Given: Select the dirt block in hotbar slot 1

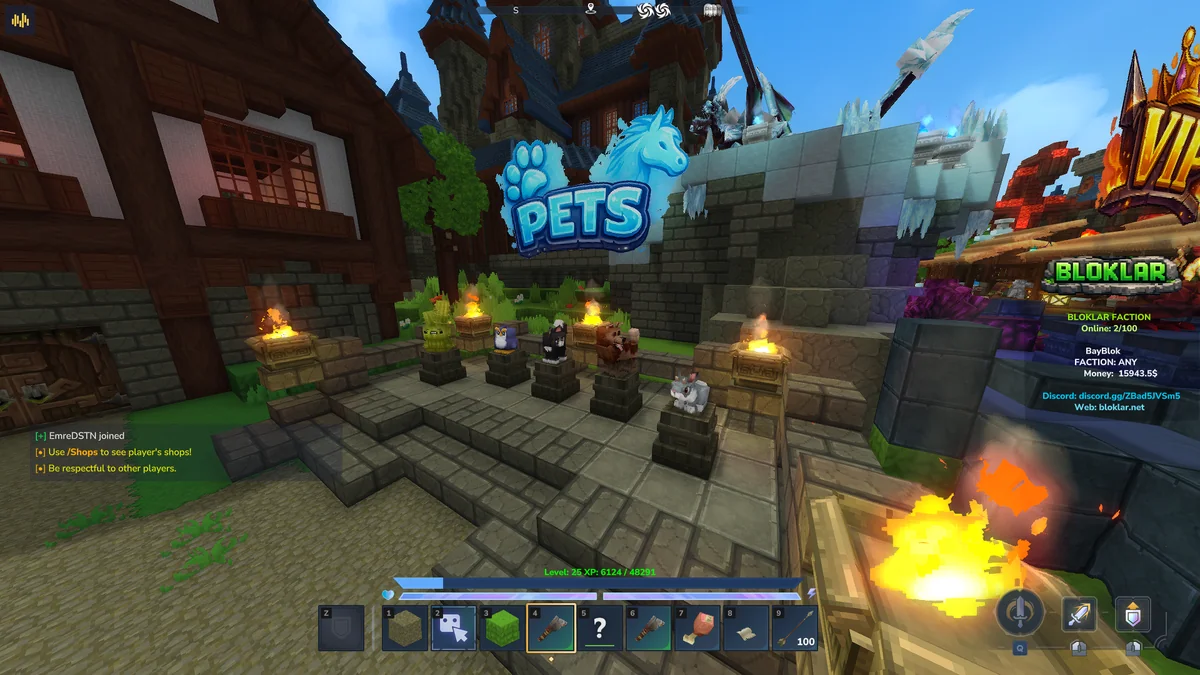Looking at the screenshot, I should tap(405, 628).
